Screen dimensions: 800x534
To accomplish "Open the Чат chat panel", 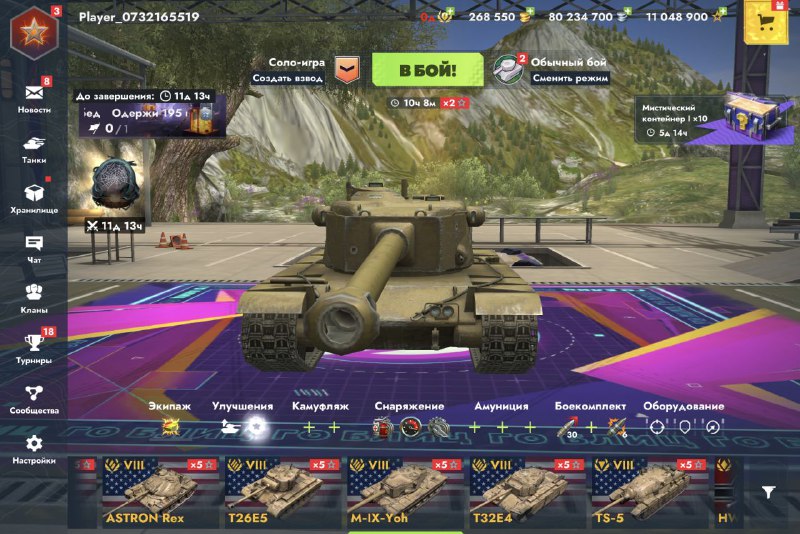I will (x=34, y=248).
